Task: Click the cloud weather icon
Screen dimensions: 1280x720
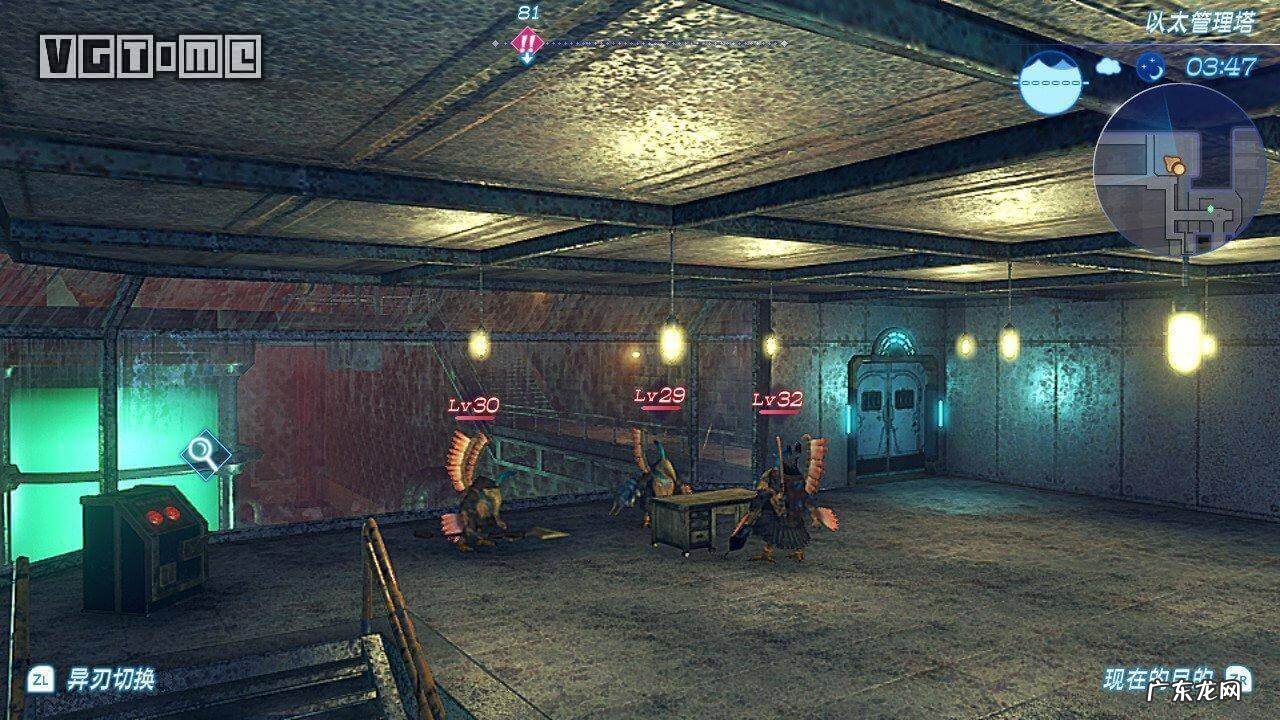Action: point(1108,67)
